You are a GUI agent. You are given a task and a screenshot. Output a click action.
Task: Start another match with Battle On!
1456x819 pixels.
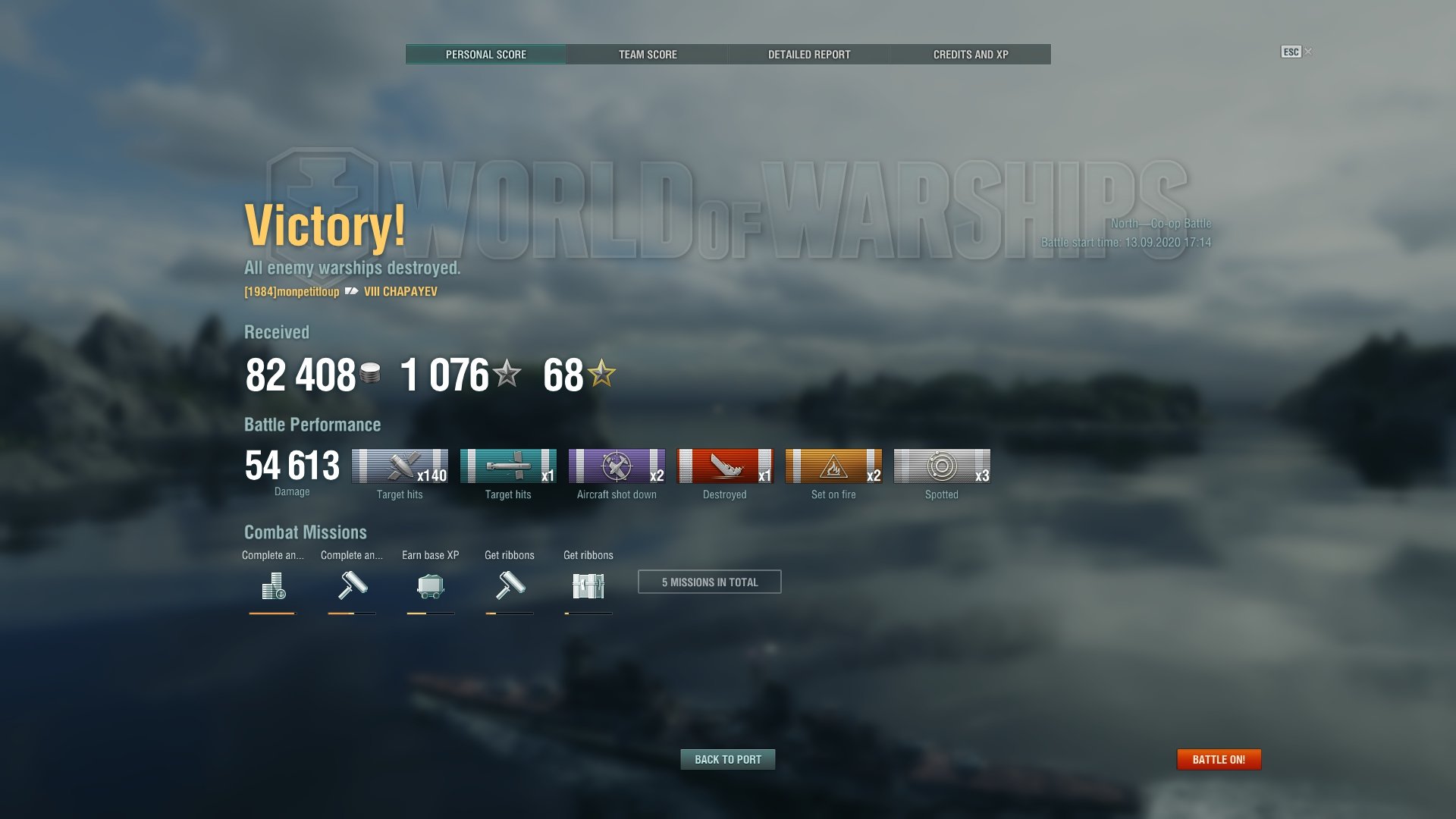[1219, 759]
